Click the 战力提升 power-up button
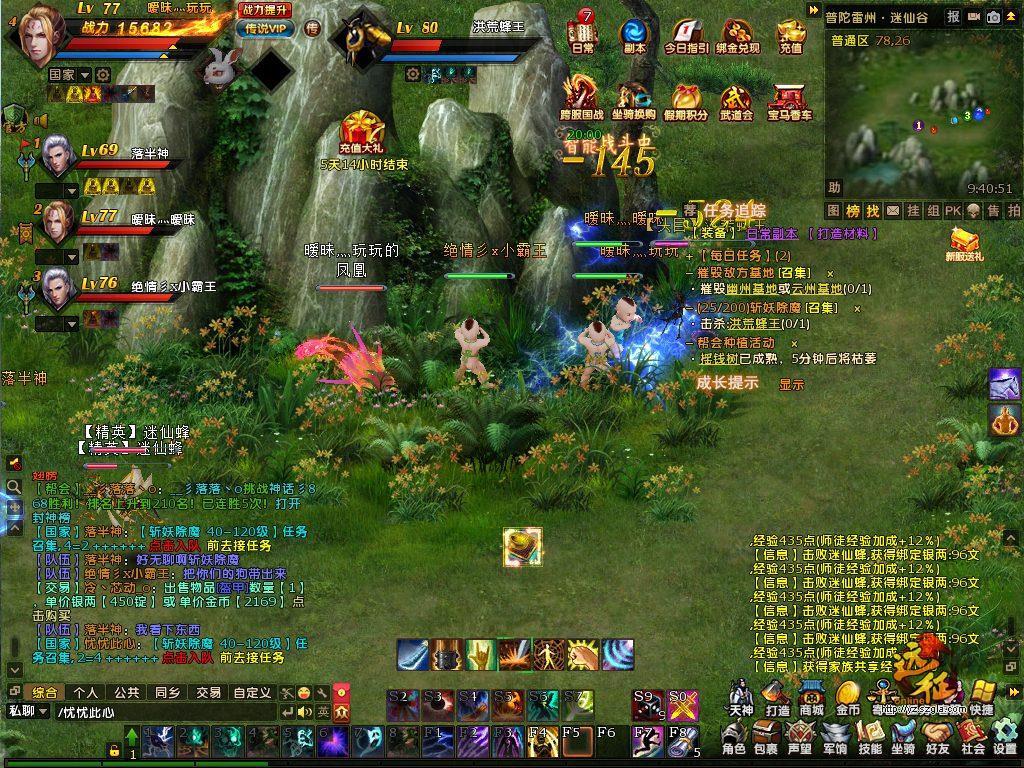This screenshot has height=768, width=1024. click(x=265, y=9)
